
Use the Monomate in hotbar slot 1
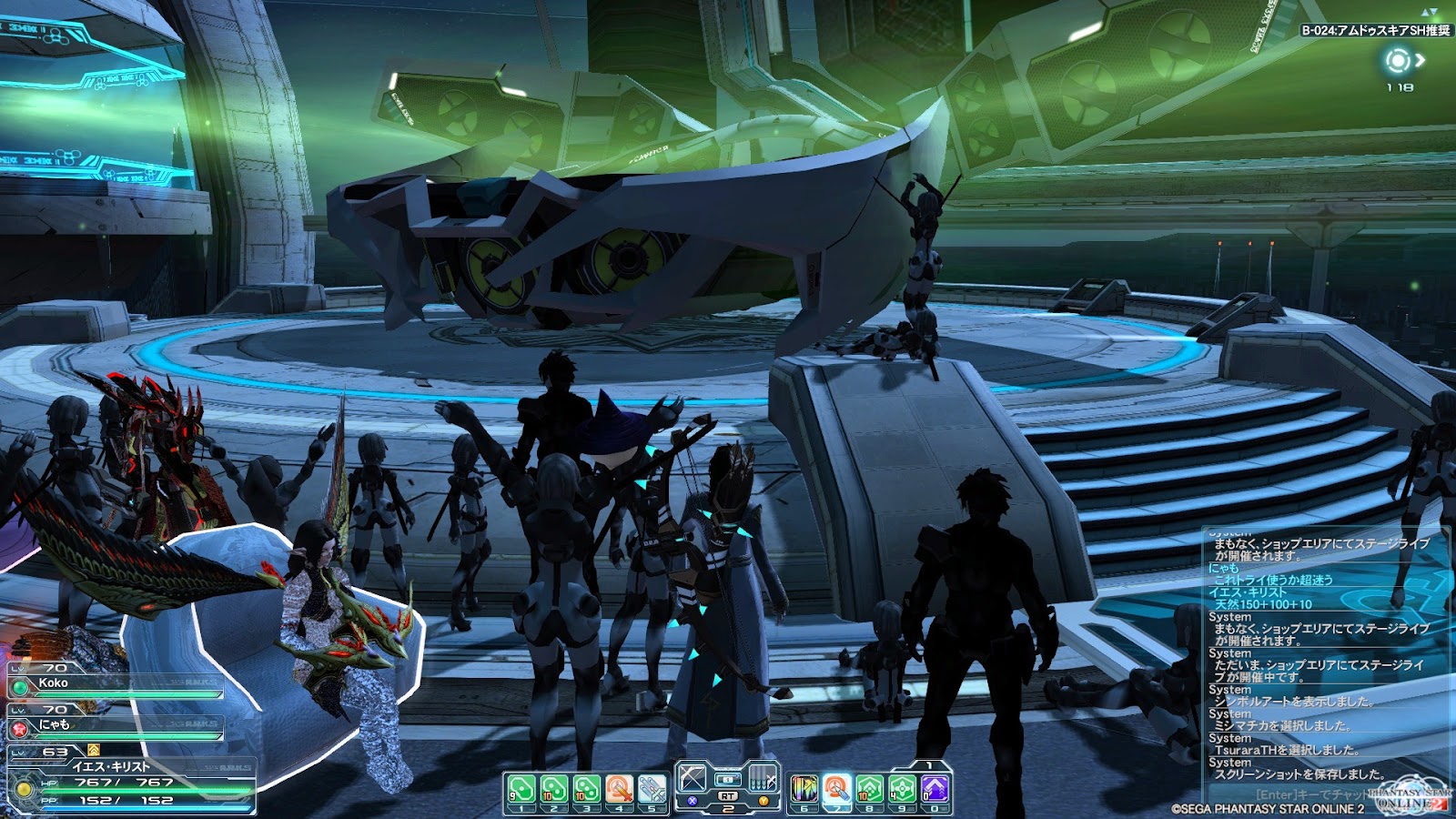[521, 788]
